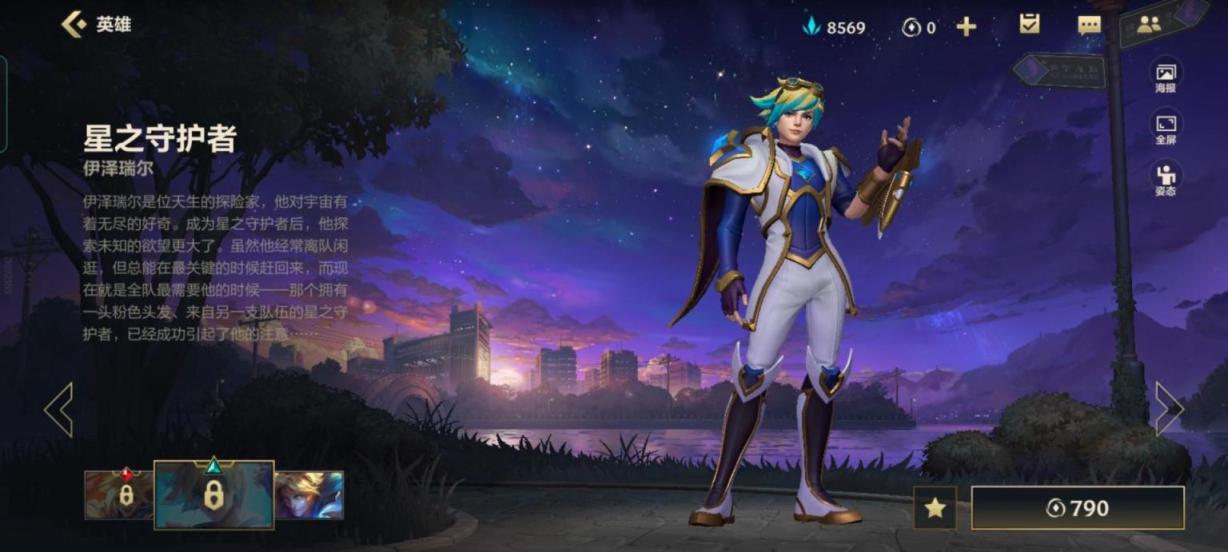This screenshot has height=552, width=1228.
Task: Select the locked red-gem skin thumbnail
Action: pyautogui.click(x=118, y=495)
